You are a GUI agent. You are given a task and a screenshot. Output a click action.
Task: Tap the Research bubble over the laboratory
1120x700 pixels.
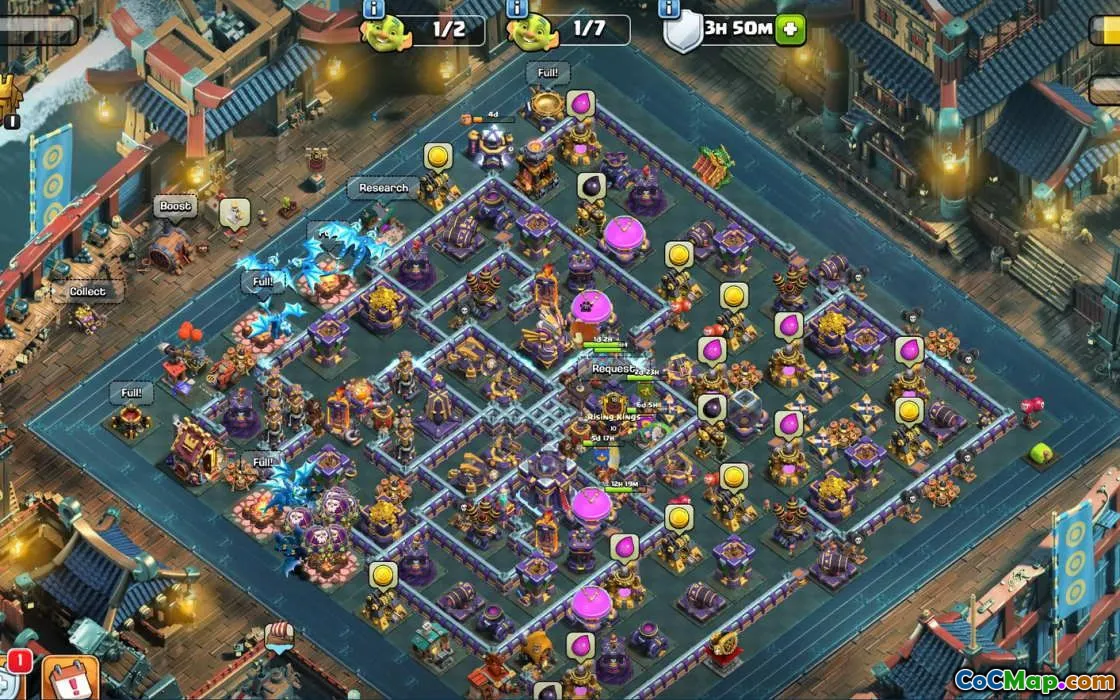pyautogui.click(x=384, y=188)
